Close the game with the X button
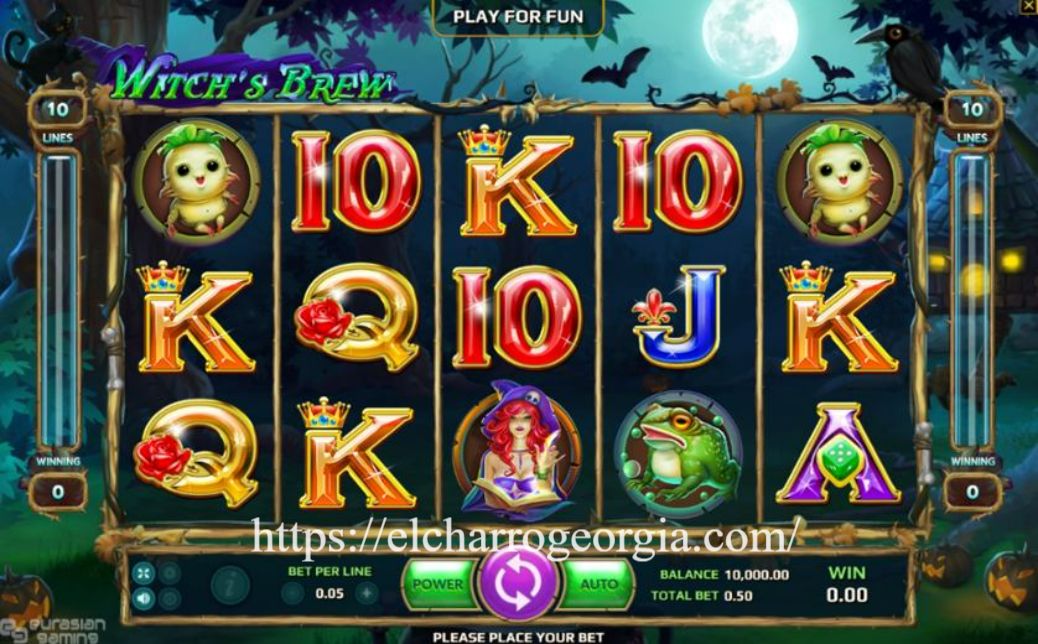This screenshot has width=1038, height=644. (1028, 6)
